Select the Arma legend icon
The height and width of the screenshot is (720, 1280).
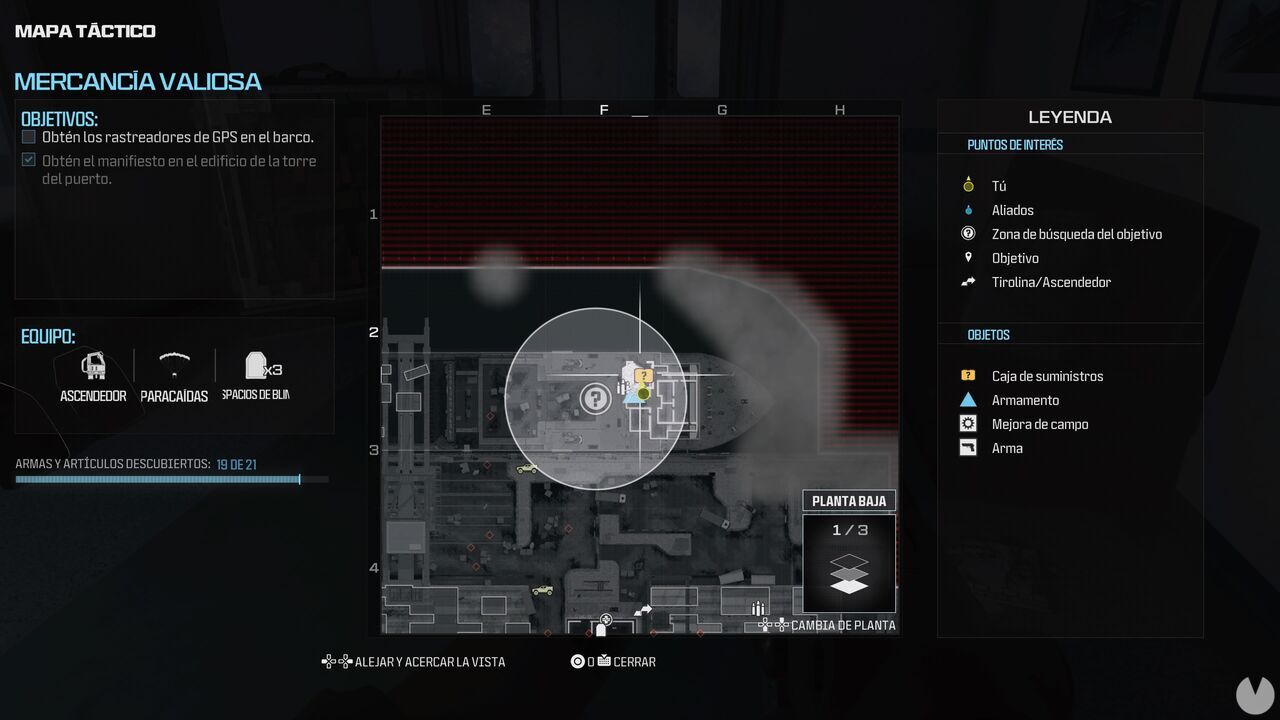pyautogui.click(x=966, y=447)
